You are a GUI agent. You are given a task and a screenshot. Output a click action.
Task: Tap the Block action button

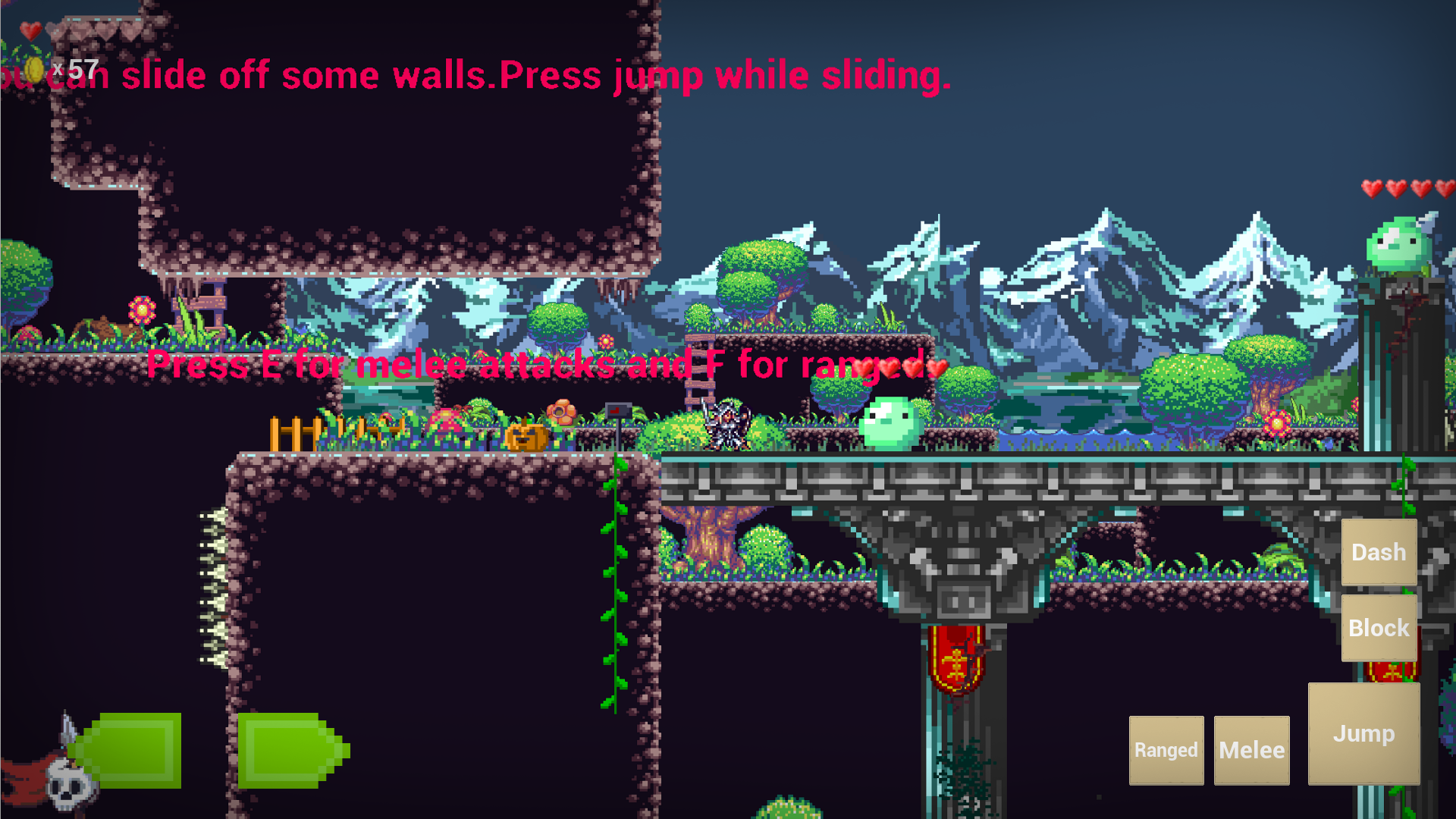click(1378, 627)
